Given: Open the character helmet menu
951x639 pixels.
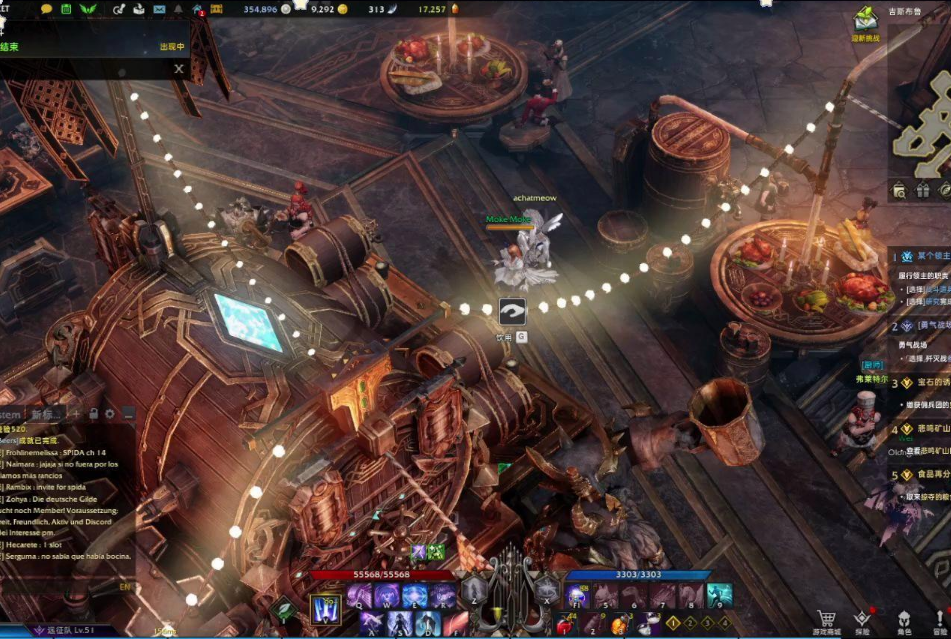Looking at the screenshot, I should click(904, 619).
